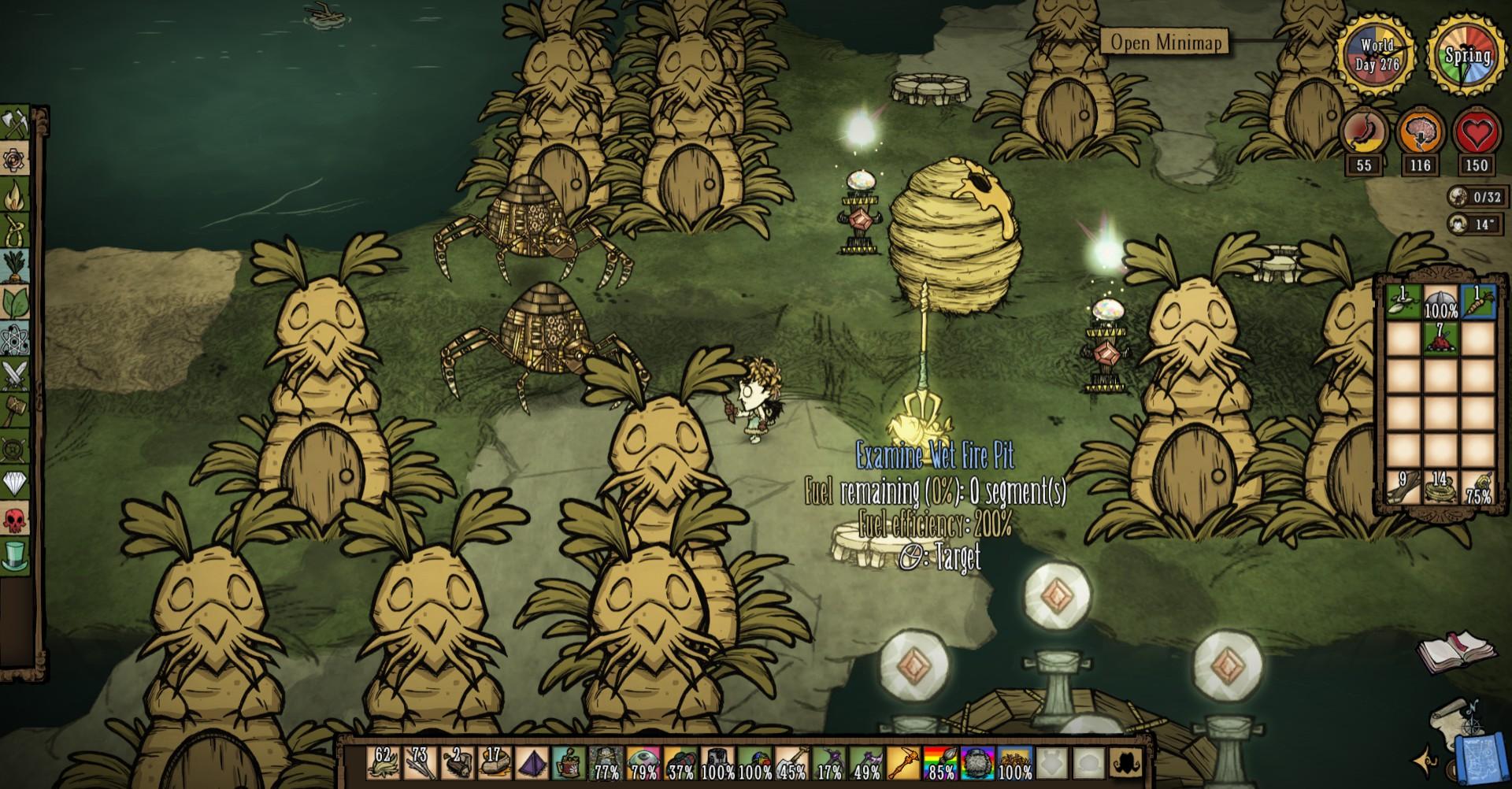Select the Structures hammer crafting tab
The height and width of the screenshot is (789, 1512).
[17, 410]
